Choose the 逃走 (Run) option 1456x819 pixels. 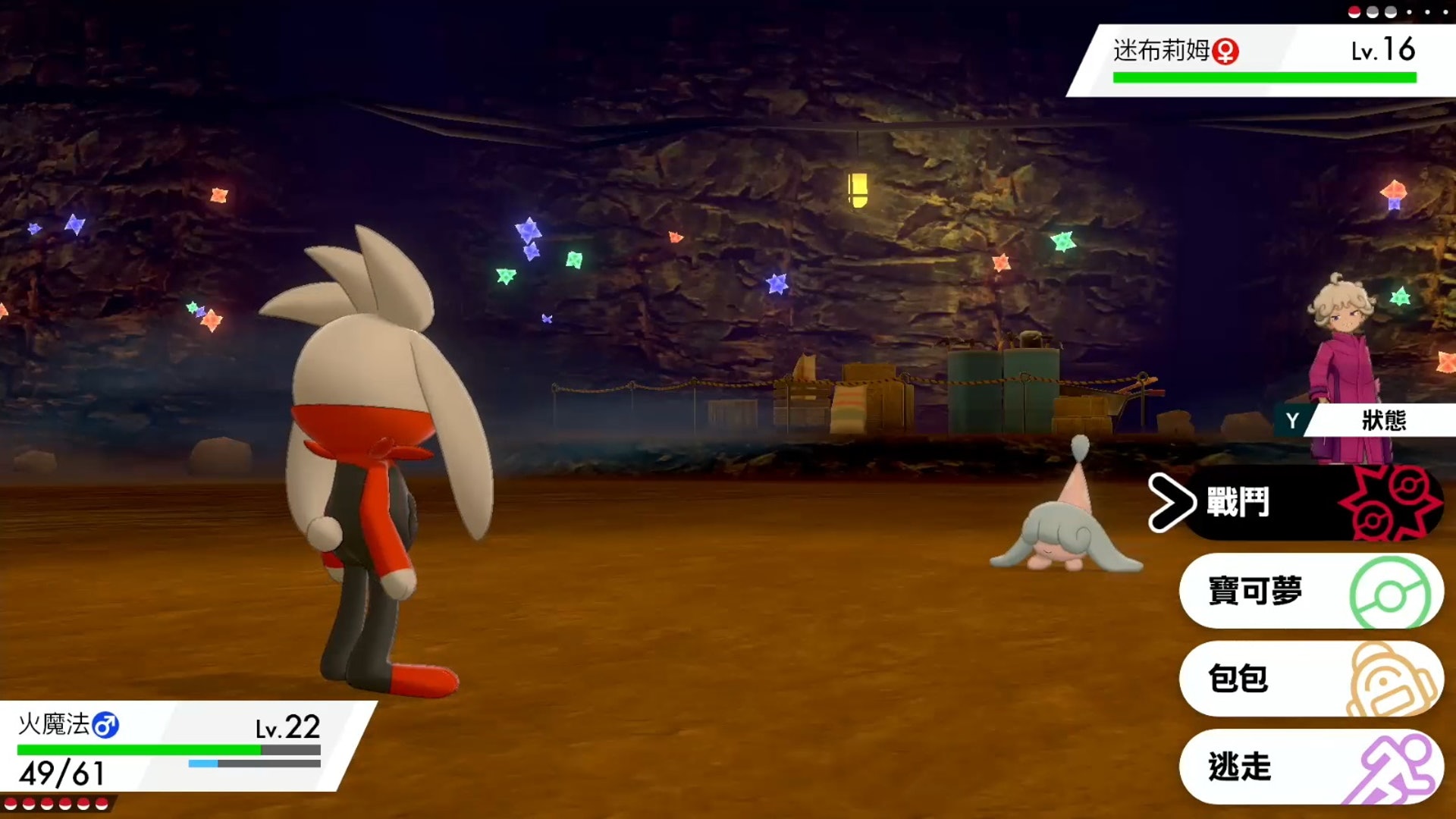(1310, 767)
